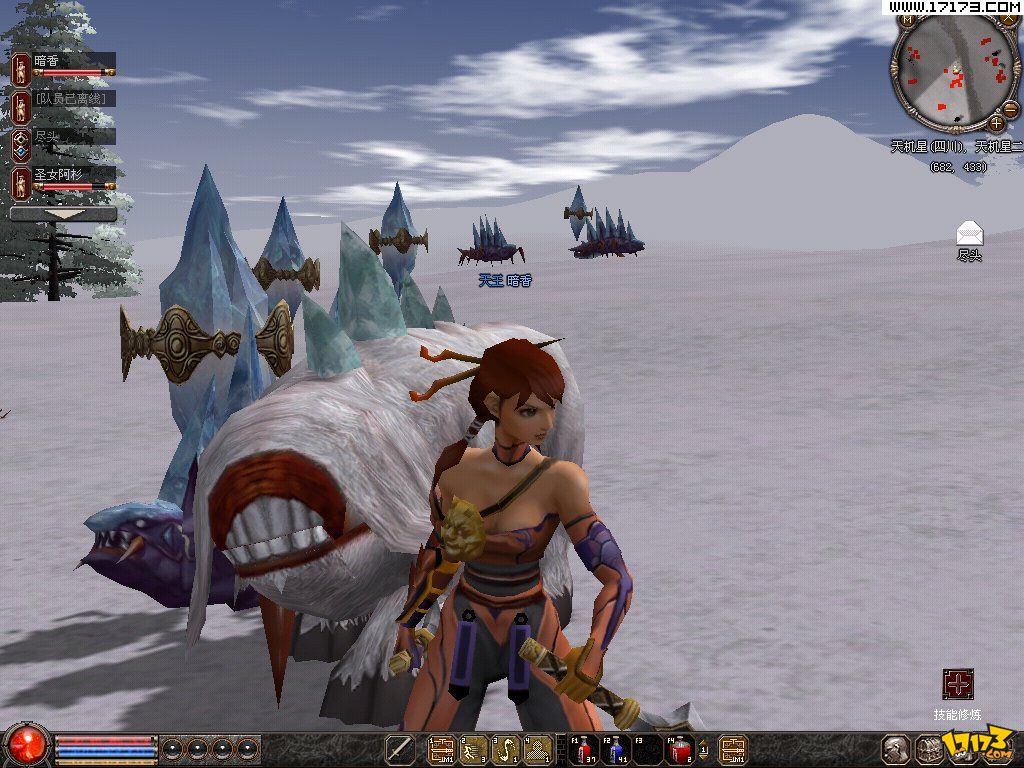Screen dimensions: 1024x768
Task: Use the red potion in slot F4
Action: tap(681, 749)
